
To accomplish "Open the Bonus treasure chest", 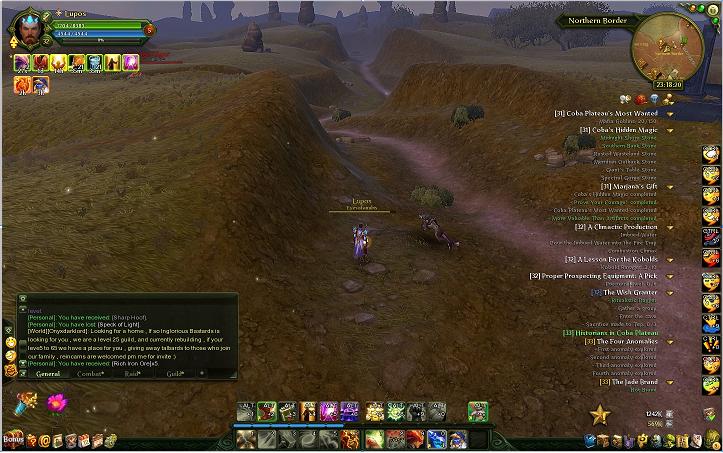I will pos(13,439).
